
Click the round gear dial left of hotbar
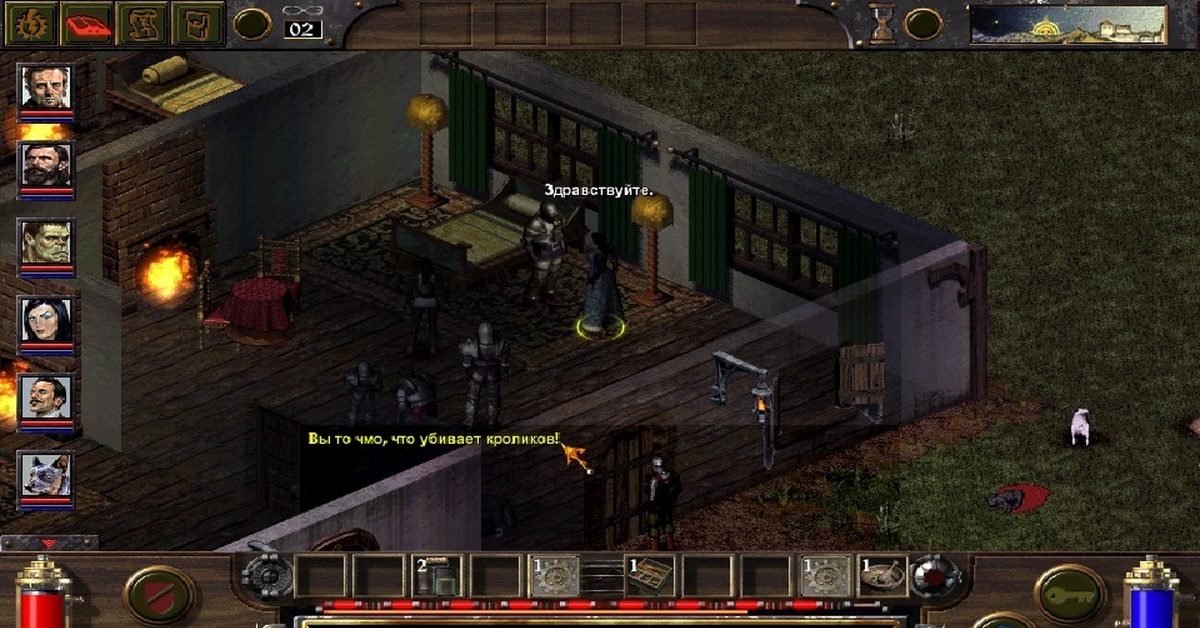(265, 576)
